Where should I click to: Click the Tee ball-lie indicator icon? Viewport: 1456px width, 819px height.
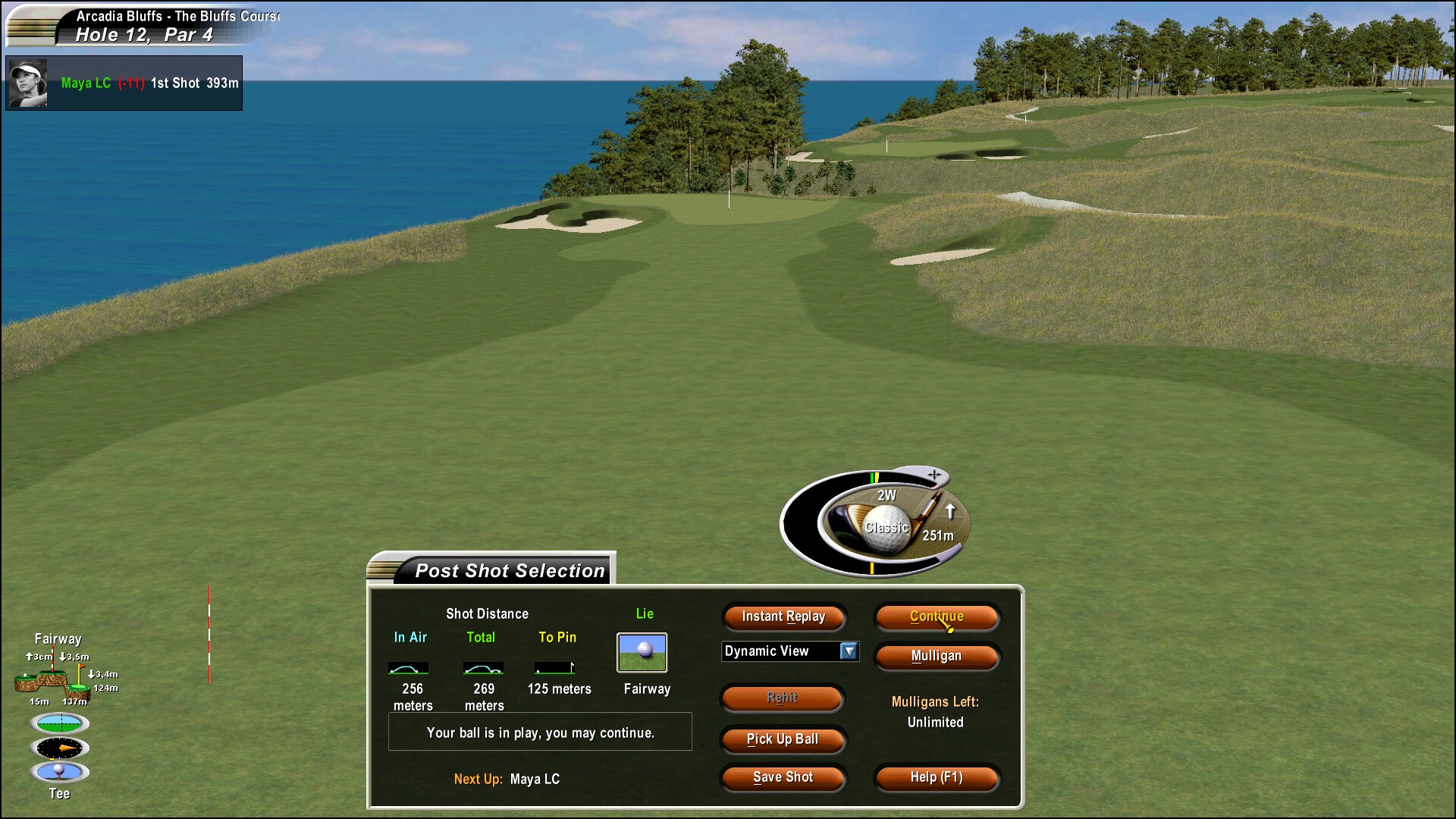coord(59,770)
